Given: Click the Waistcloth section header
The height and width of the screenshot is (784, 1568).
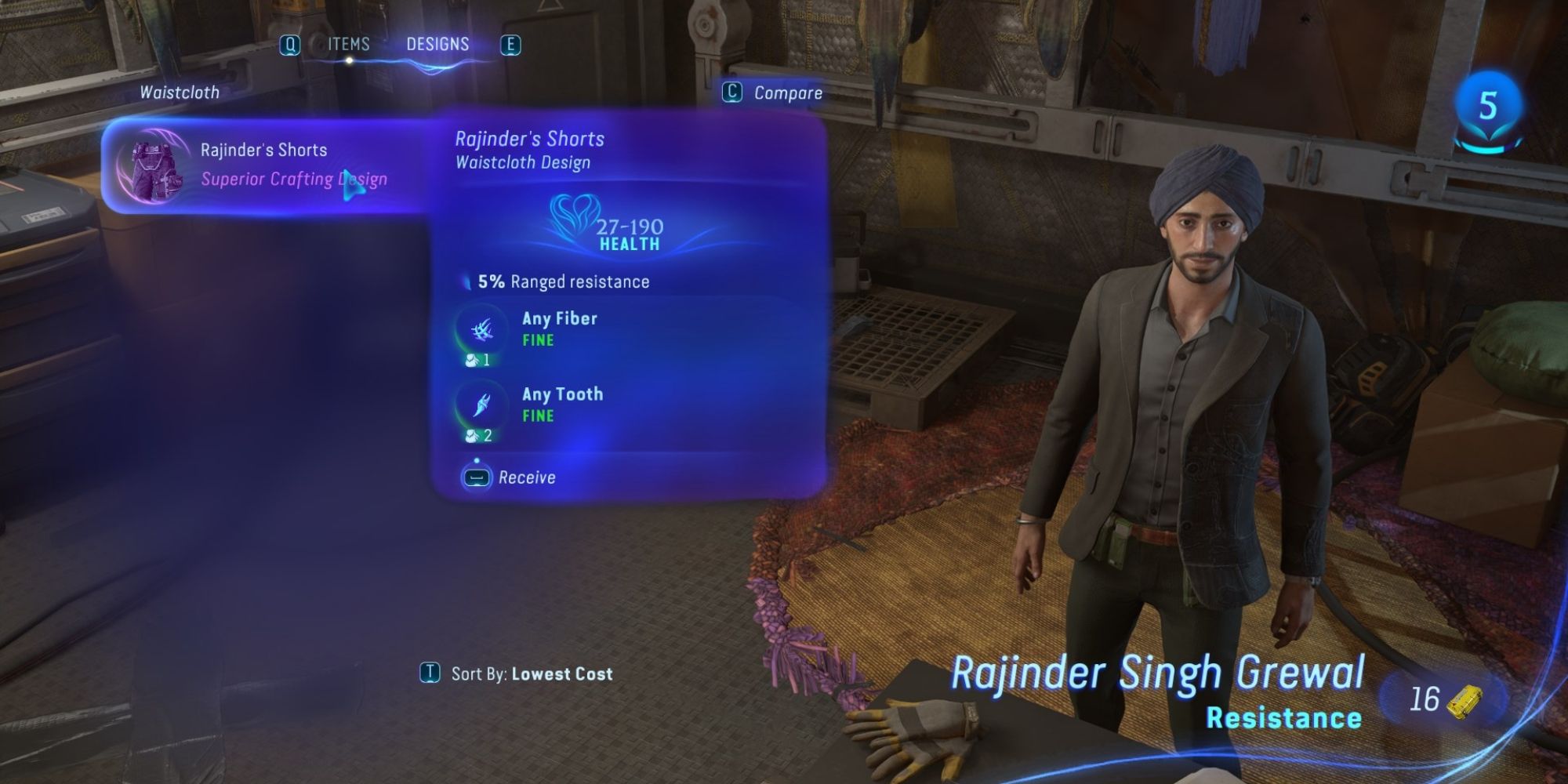Looking at the screenshot, I should pyautogui.click(x=180, y=92).
